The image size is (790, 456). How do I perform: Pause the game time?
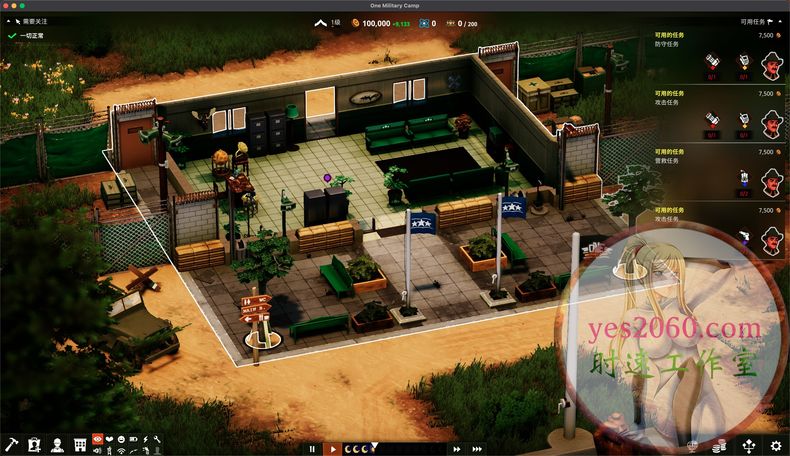(x=312, y=449)
